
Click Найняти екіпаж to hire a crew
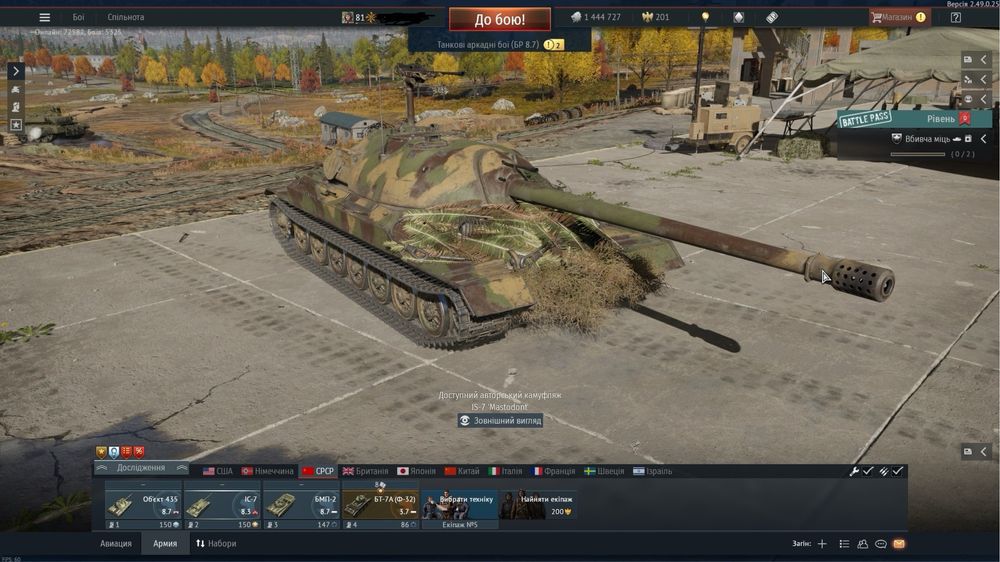(x=538, y=505)
